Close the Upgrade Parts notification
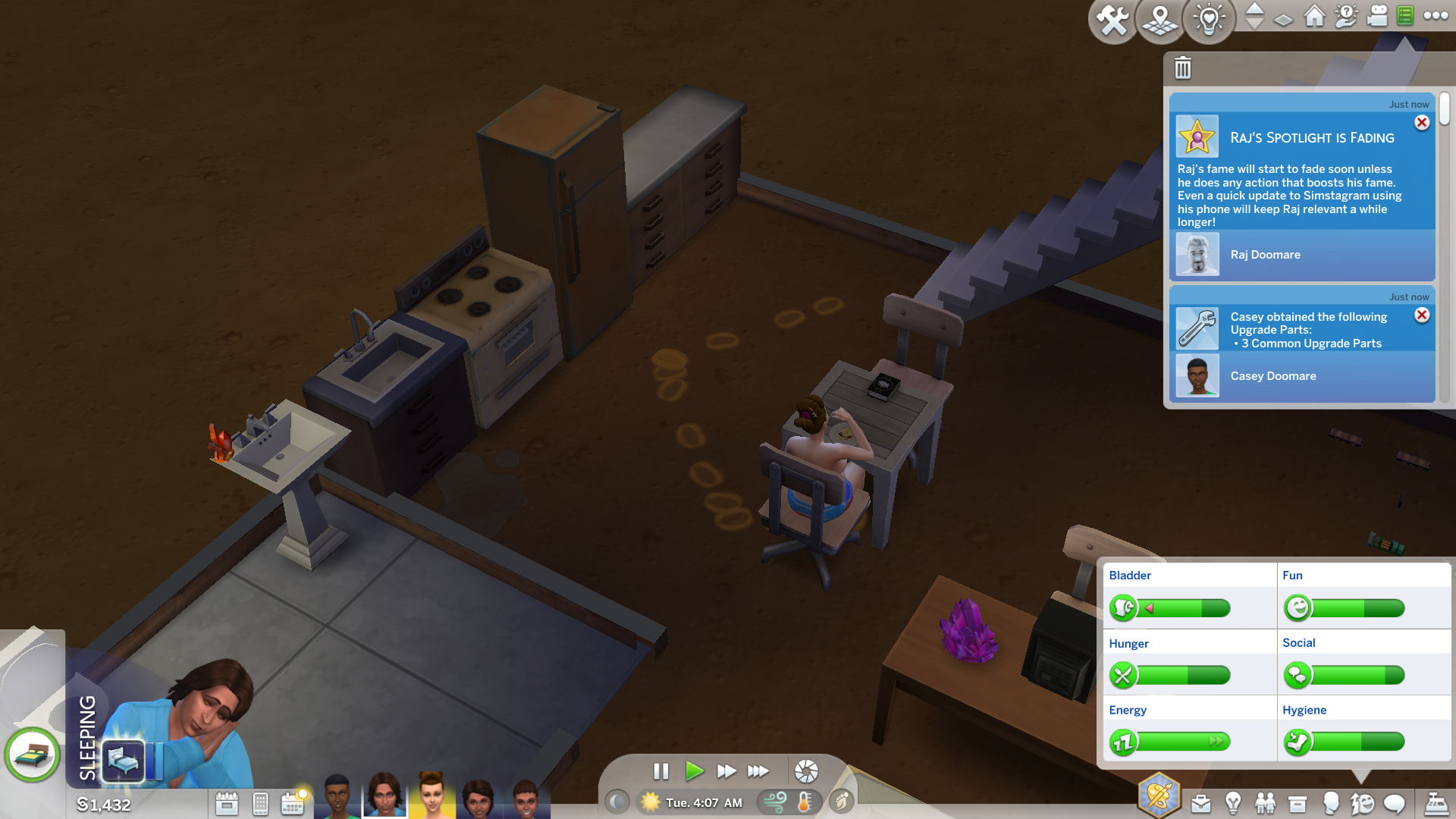1456x819 pixels. click(1422, 315)
